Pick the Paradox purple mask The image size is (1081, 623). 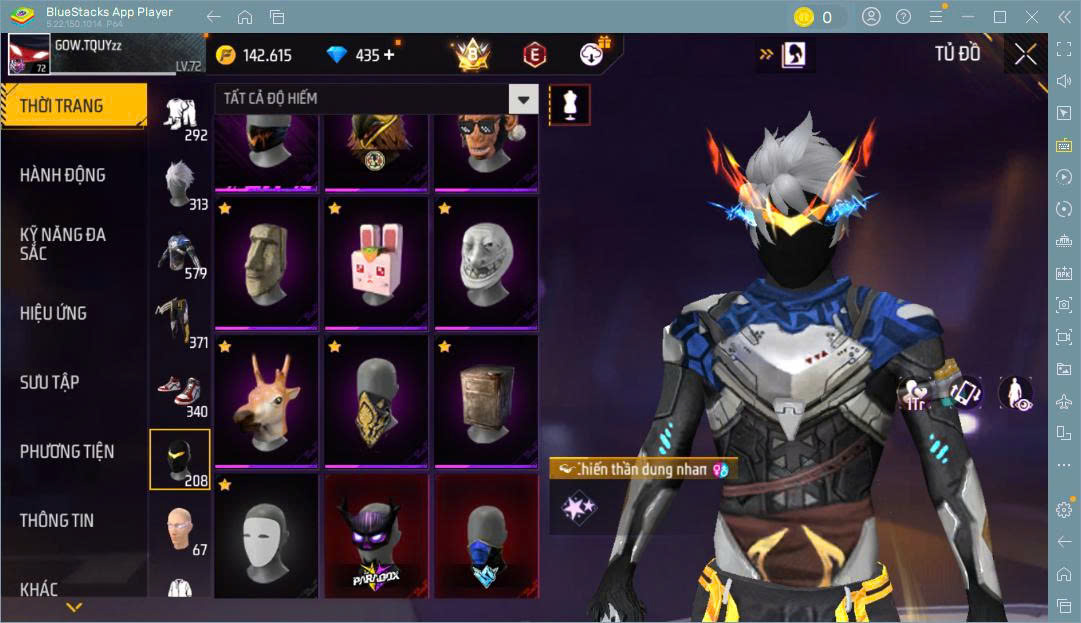tap(376, 540)
